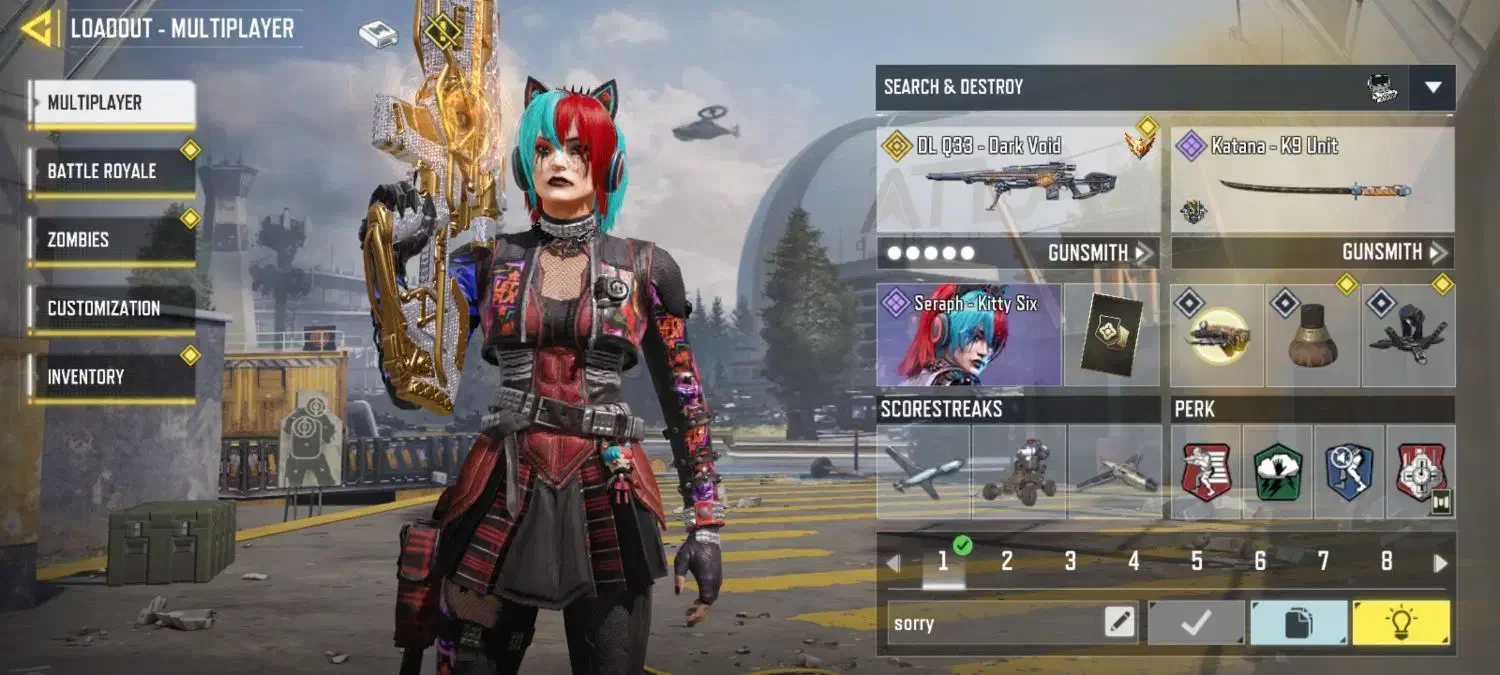The image size is (1500, 675).
Task: Open the Inventory tab
Action: pyautogui.click(x=112, y=377)
